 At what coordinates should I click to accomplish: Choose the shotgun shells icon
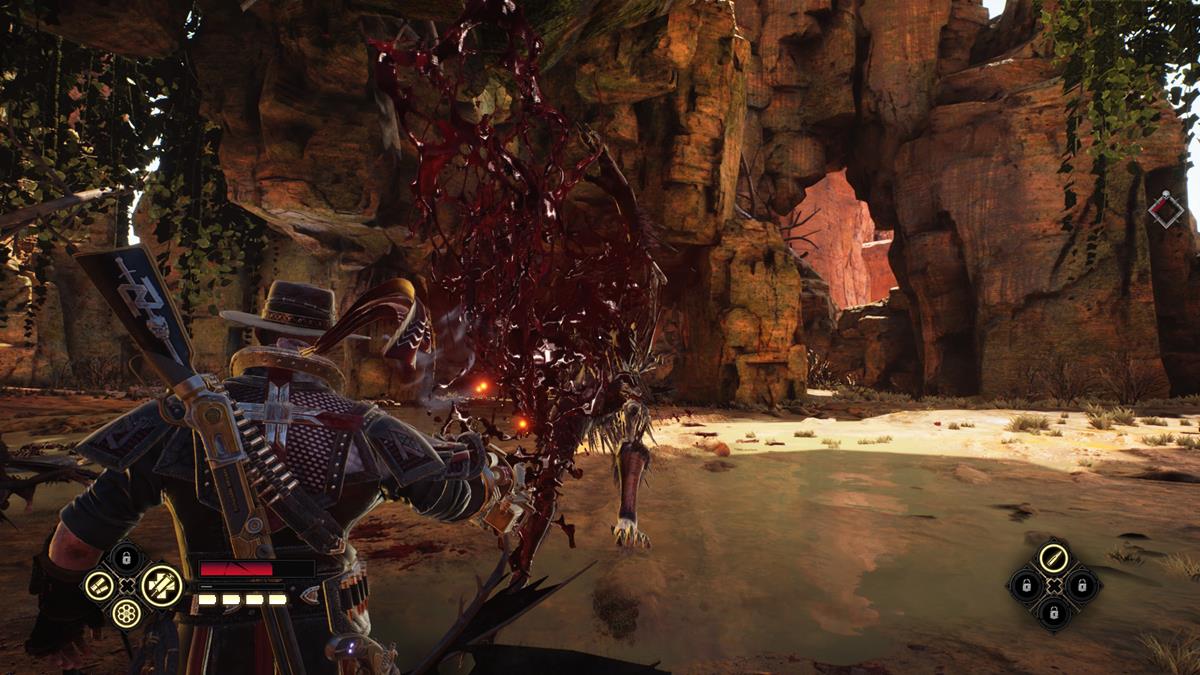[98, 585]
